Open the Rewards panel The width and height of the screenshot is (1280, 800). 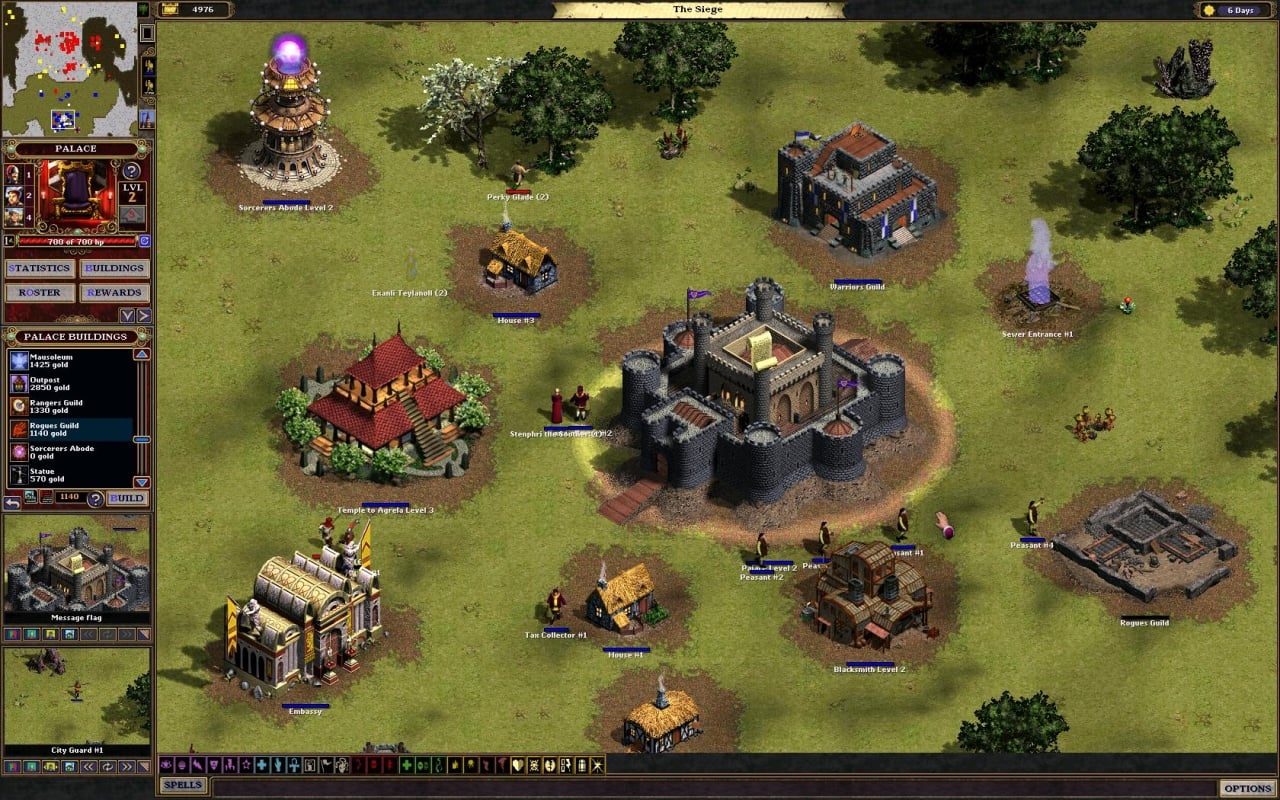[x=116, y=293]
